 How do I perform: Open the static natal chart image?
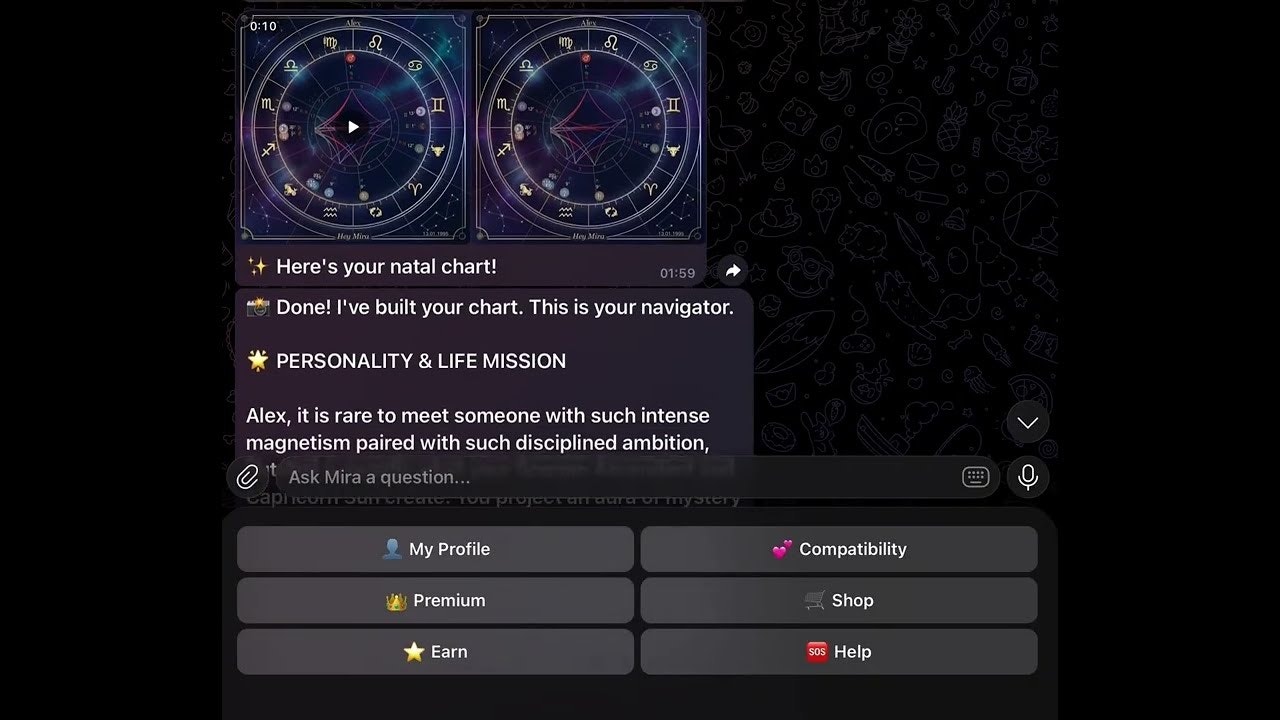point(590,127)
